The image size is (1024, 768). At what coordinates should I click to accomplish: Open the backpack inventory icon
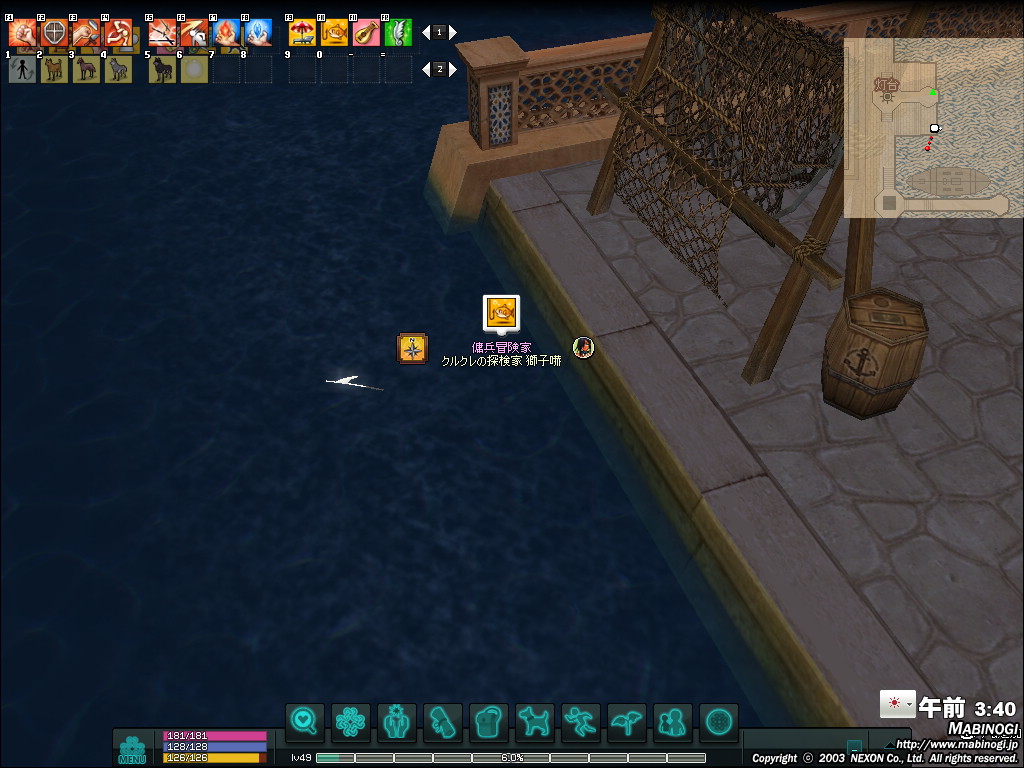pos(489,721)
